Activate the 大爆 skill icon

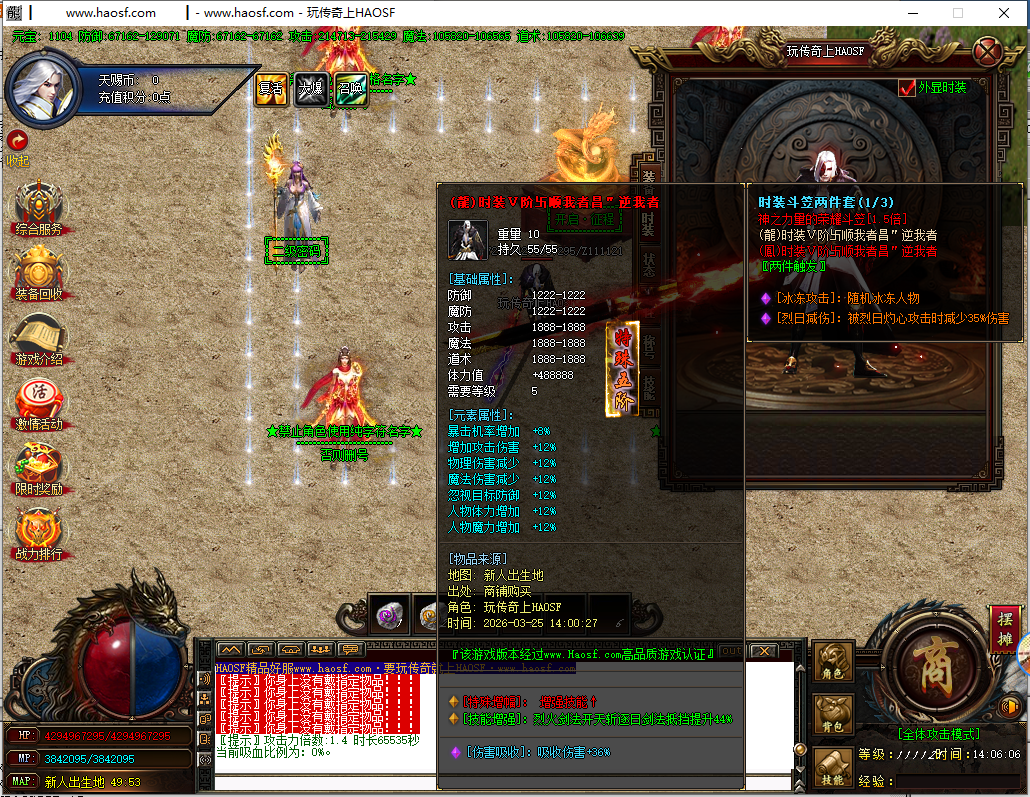point(311,89)
